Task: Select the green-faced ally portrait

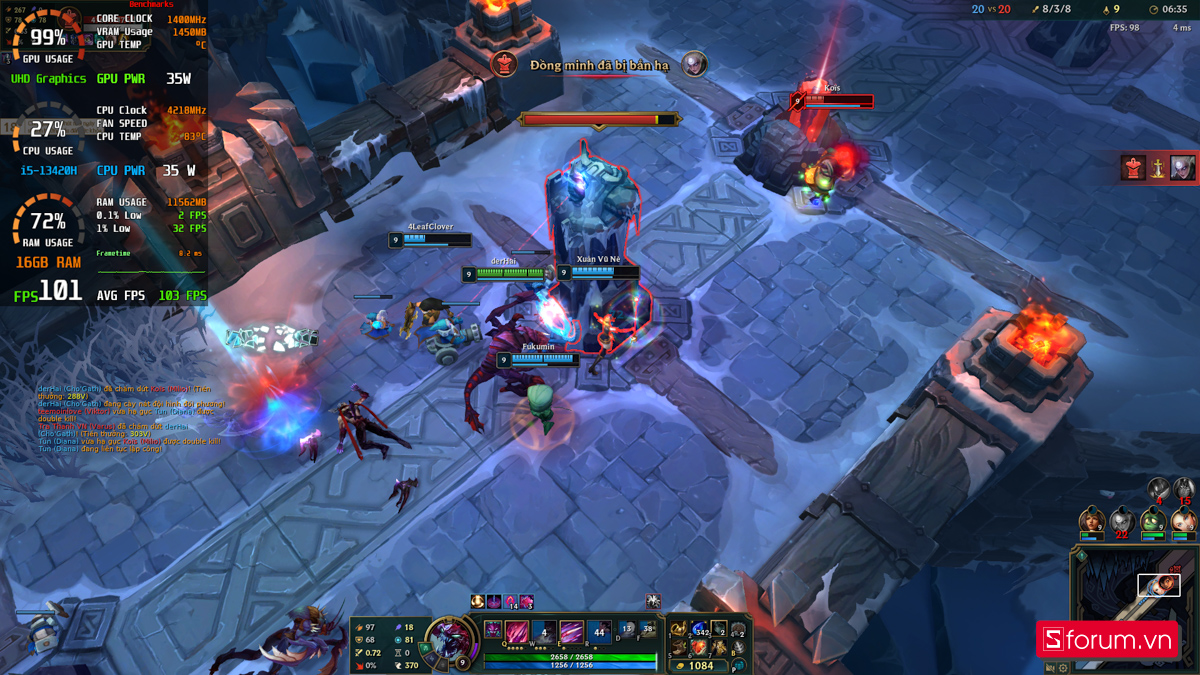Action: pyautogui.click(x=1153, y=521)
